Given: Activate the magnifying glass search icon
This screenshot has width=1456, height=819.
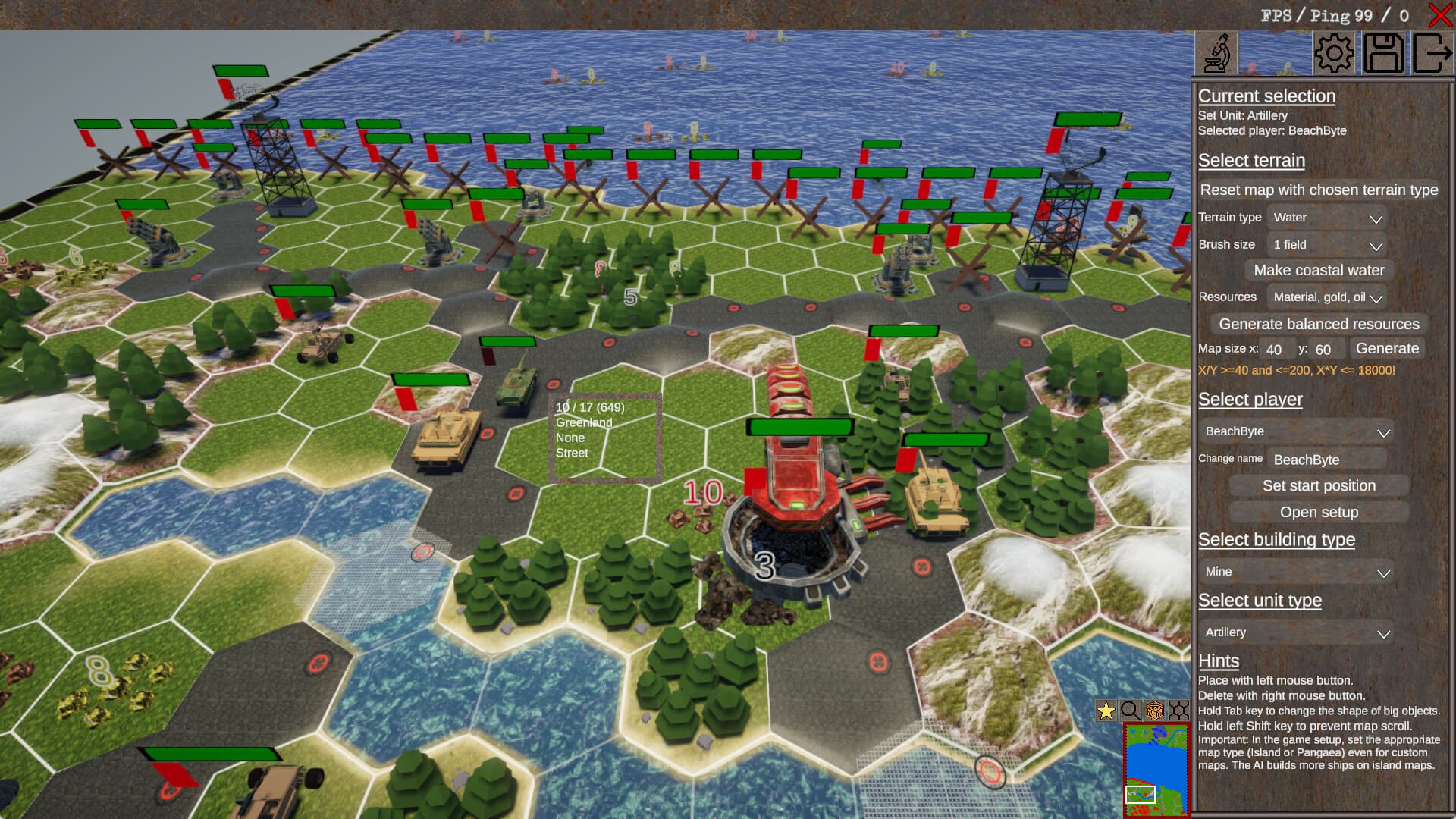Looking at the screenshot, I should pyautogui.click(x=1130, y=711).
